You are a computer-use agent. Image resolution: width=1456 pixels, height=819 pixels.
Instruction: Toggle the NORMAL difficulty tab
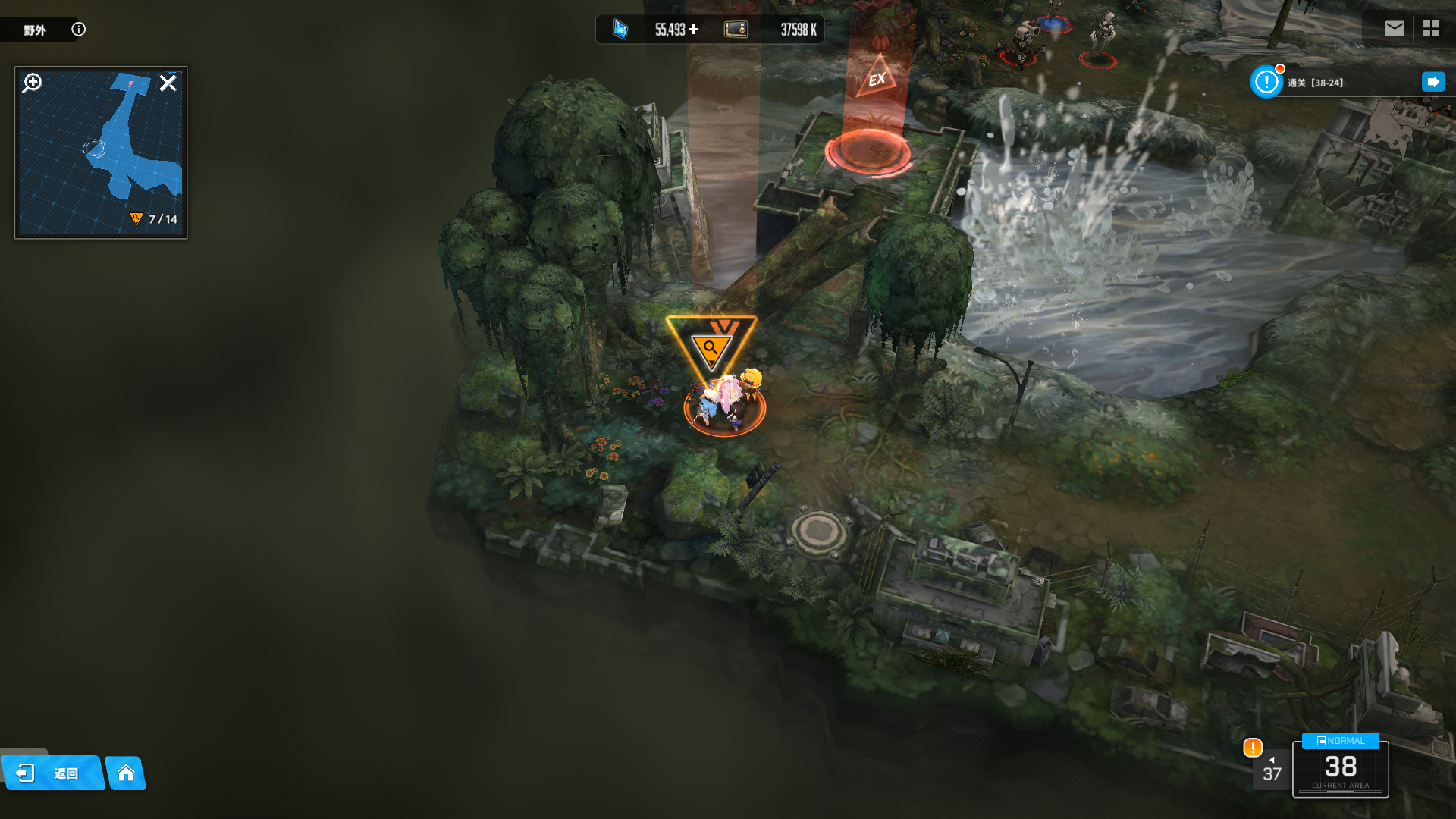click(x=1340, y=741)
